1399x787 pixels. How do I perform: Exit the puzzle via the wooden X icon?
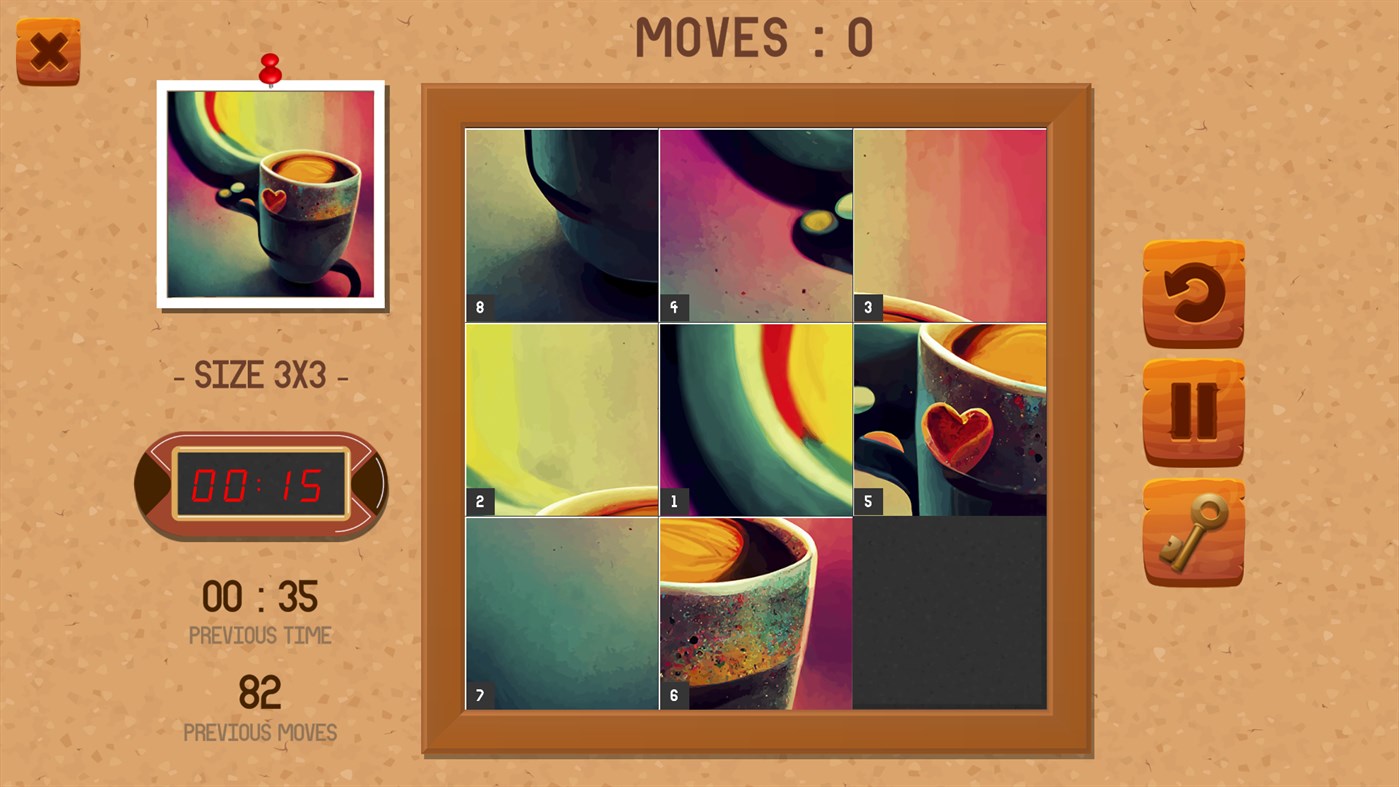pos(47,48)
